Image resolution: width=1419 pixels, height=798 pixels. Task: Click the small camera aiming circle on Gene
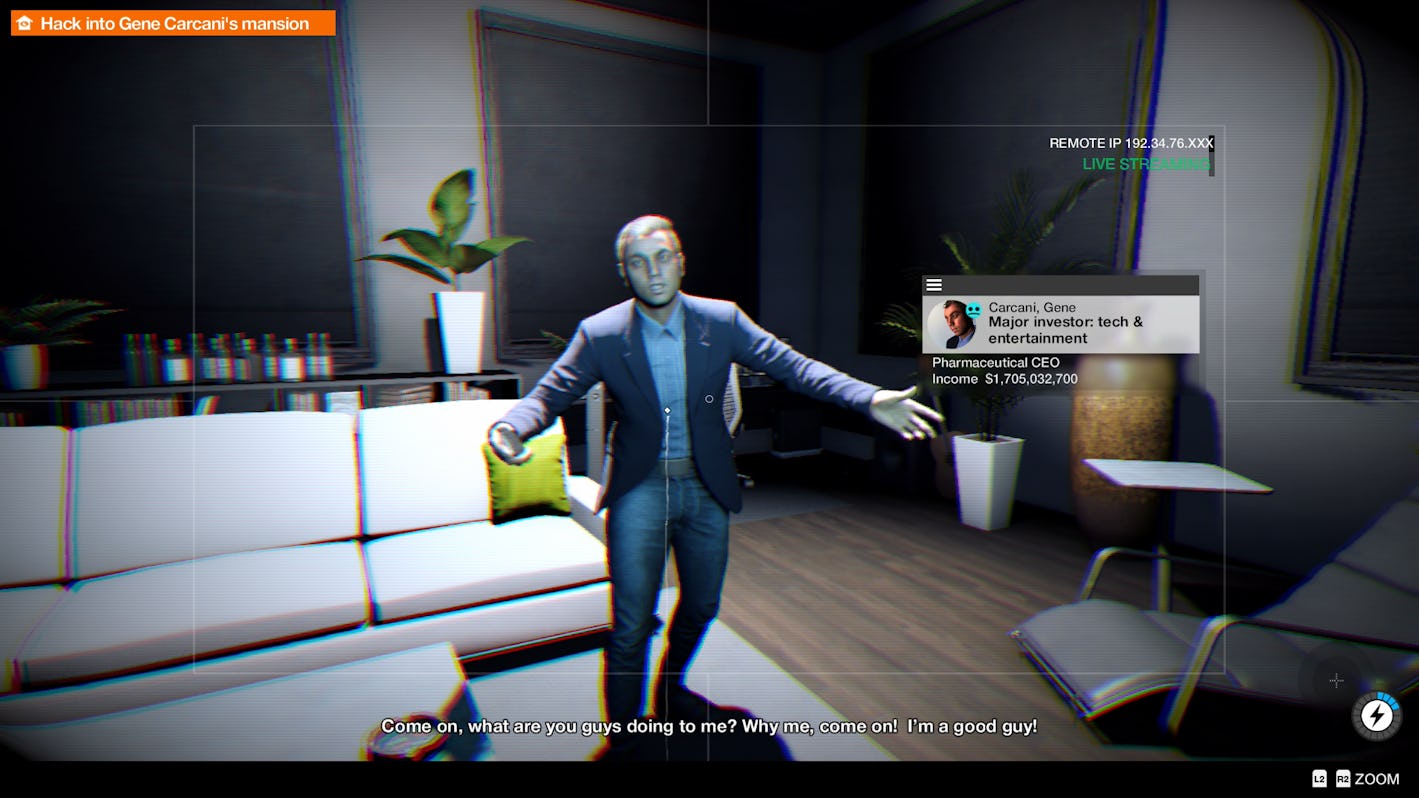(x=708, y=399)
